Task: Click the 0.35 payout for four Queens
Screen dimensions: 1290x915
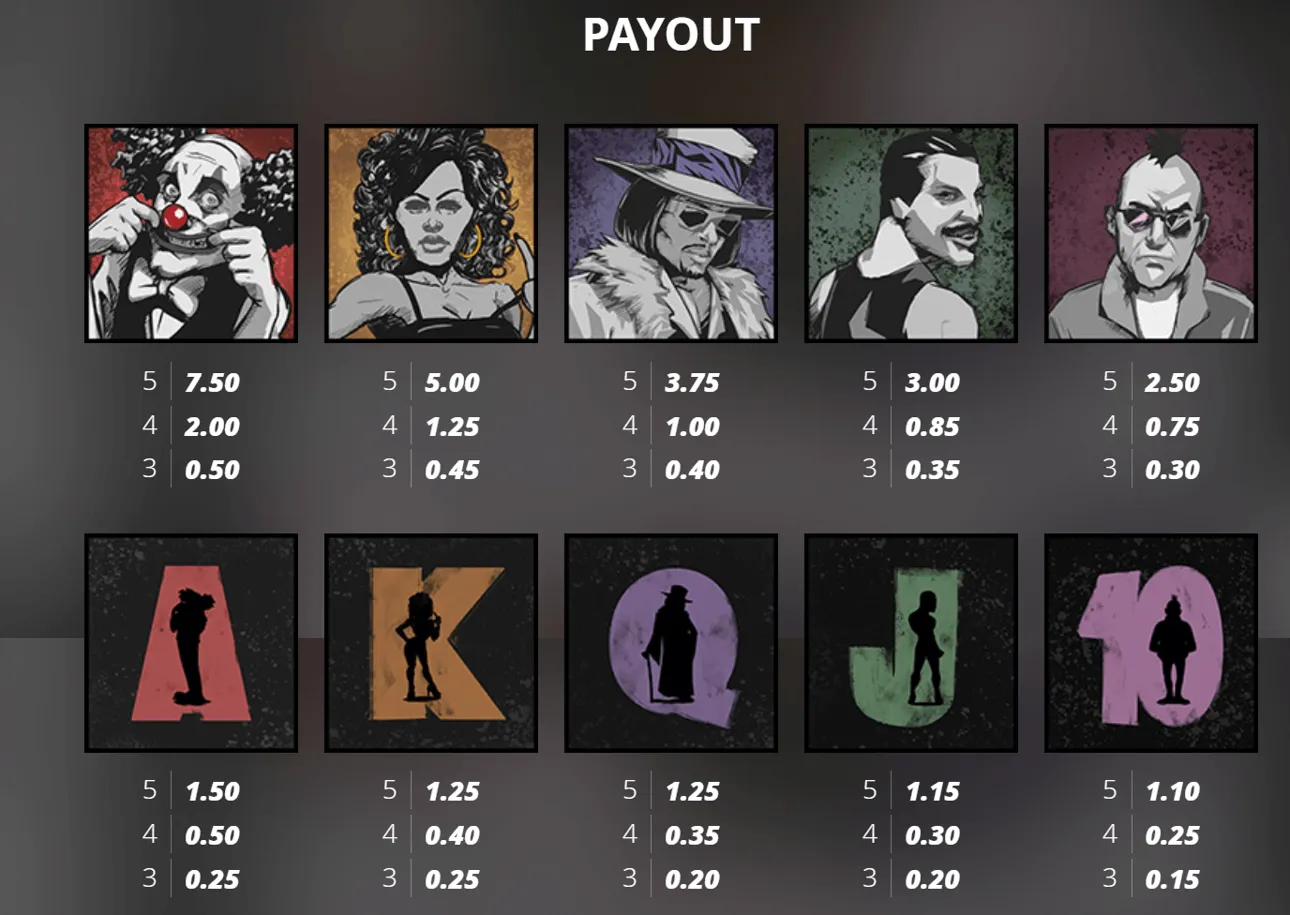Action: click(x=692, y=834)
